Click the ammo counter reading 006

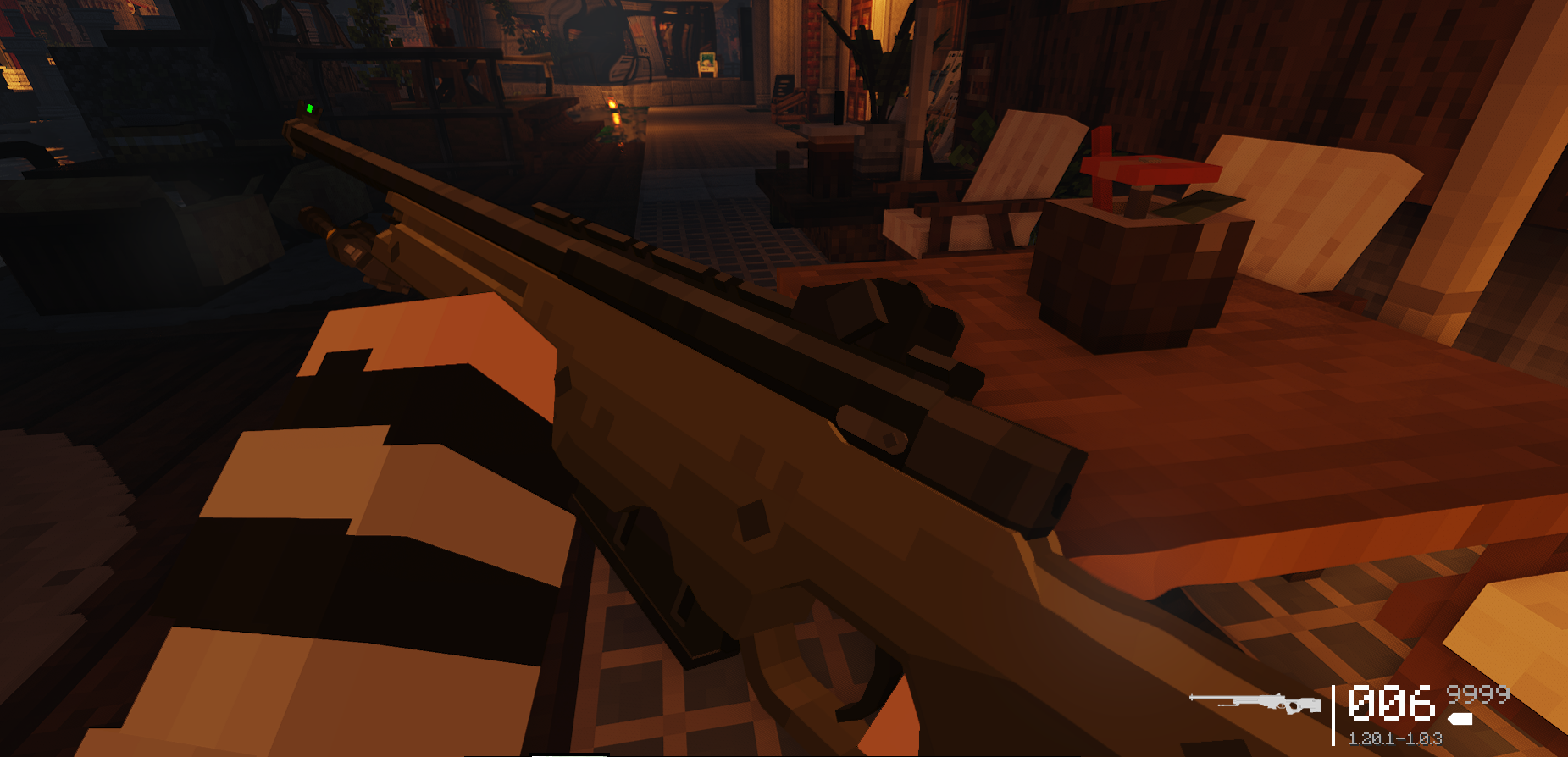pyautogui.click(x=1393, y=701)
